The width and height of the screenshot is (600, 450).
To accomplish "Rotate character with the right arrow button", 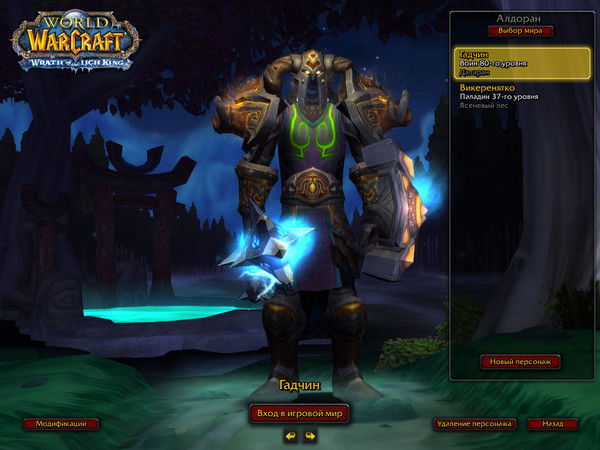I will (x=310, y=436).
